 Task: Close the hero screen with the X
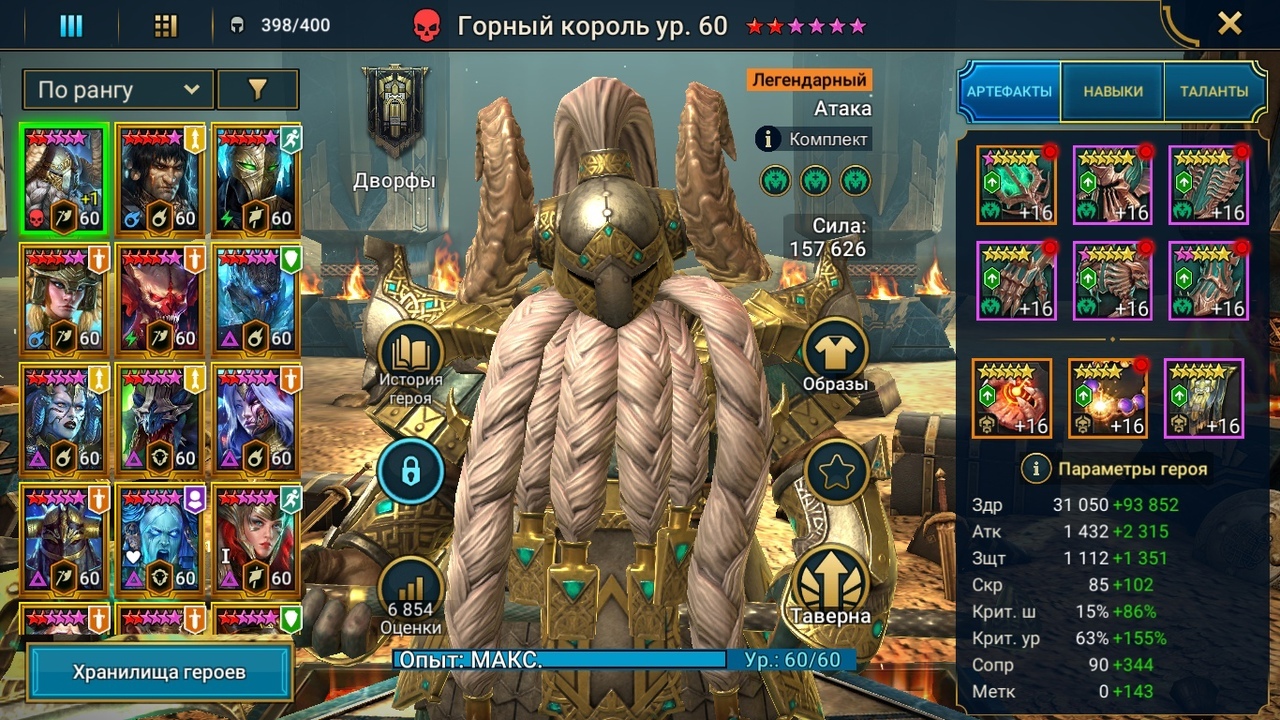[1229, 24]
